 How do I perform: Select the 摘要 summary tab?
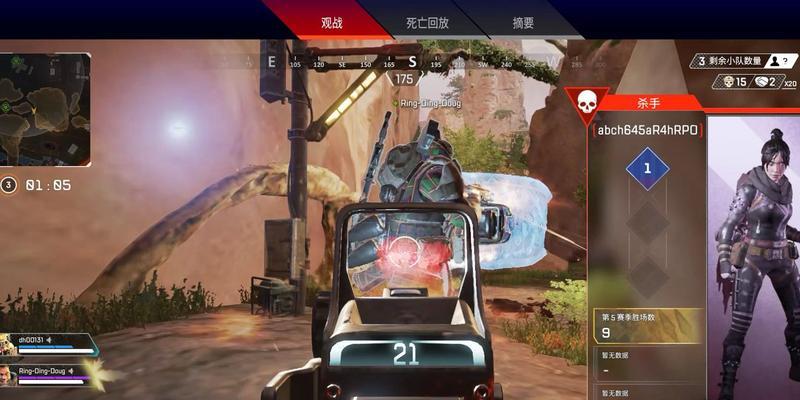pos(523,22)
